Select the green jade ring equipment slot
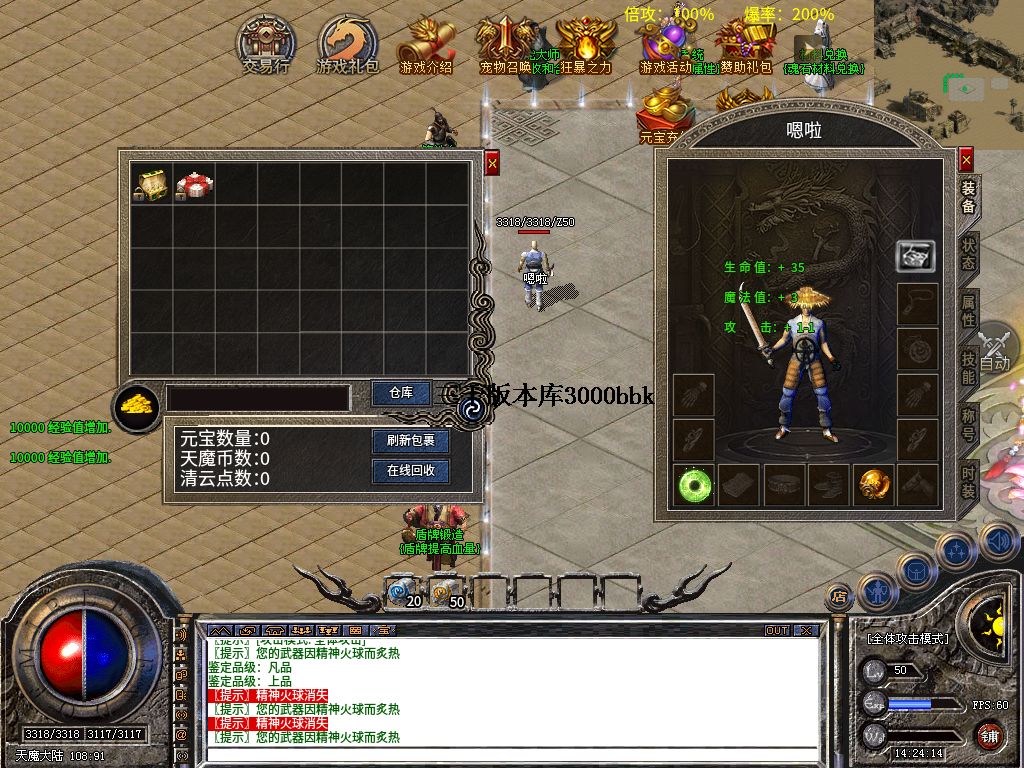Screen dimensions: 1024x768 692,485
